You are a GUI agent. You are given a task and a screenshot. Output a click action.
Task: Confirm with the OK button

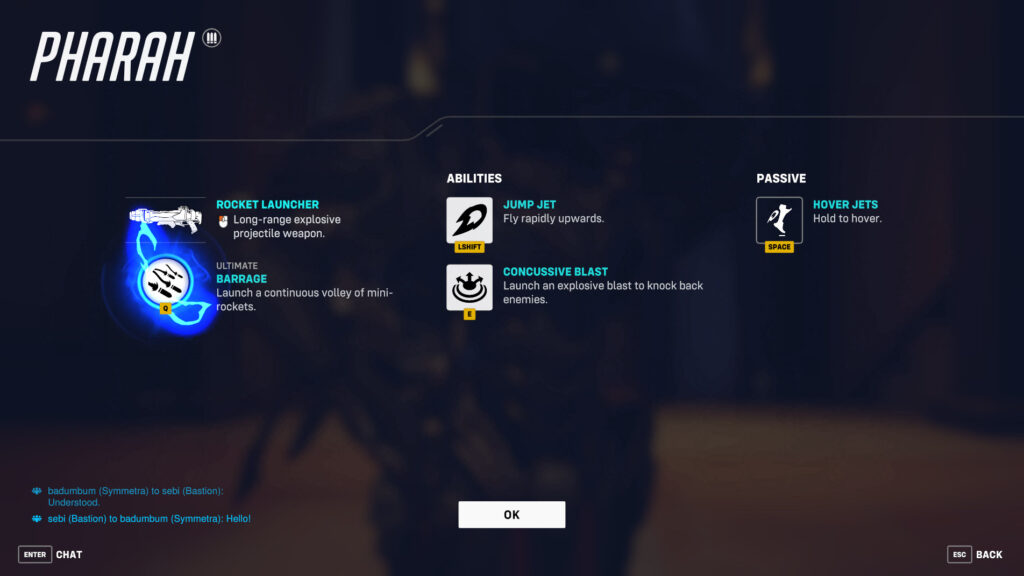[511, 514]
